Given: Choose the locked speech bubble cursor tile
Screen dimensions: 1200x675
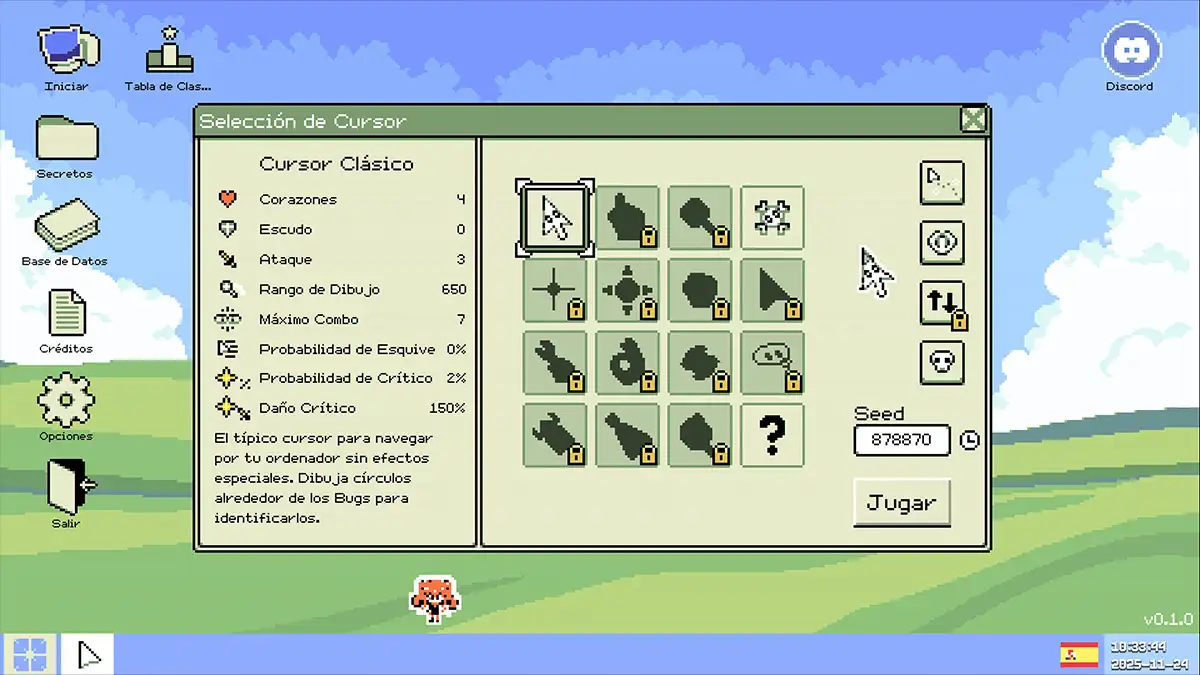Looking at the screenshot, I should click(772, 363).
